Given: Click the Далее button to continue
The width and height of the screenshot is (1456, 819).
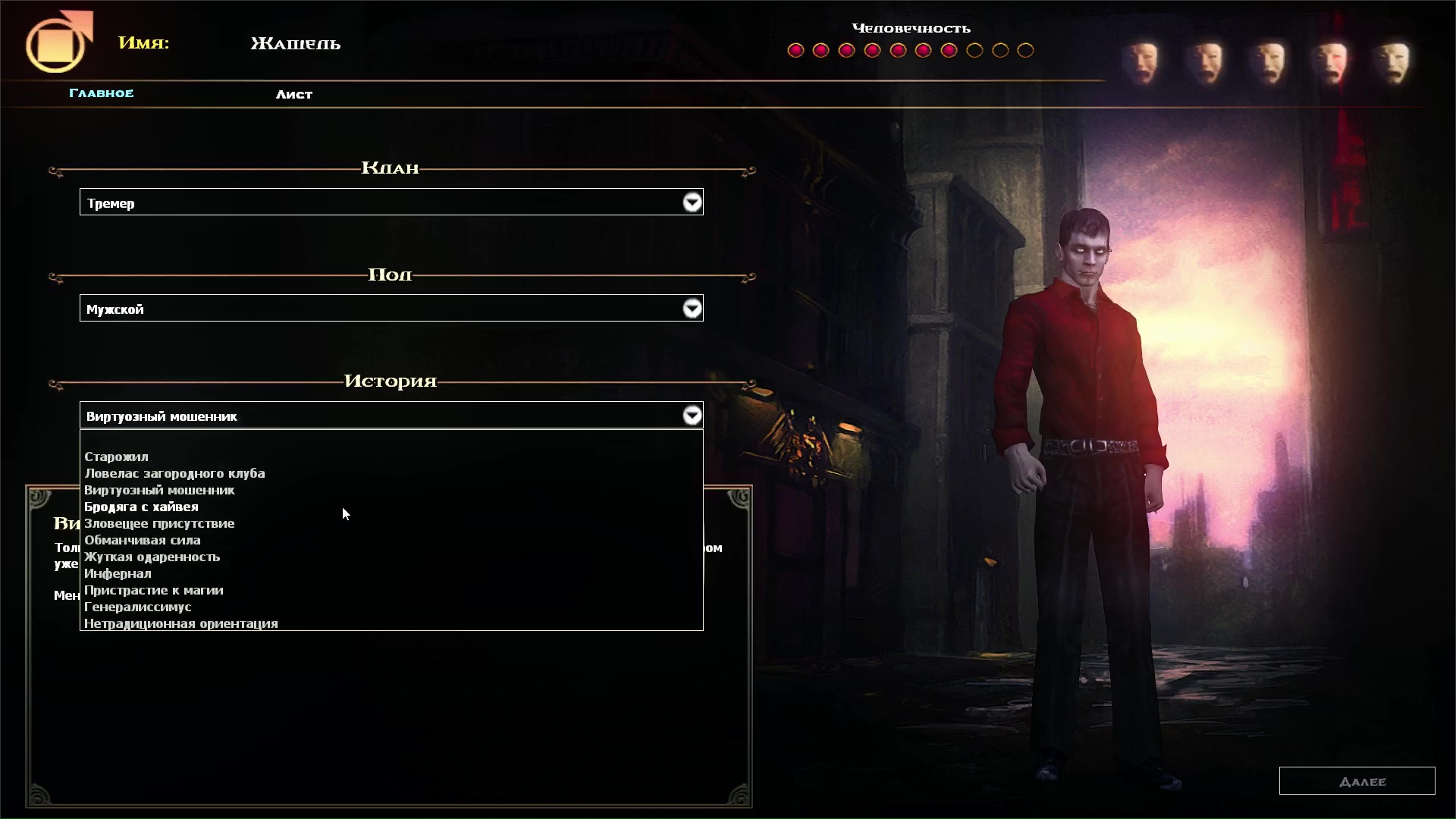Looking at the screenshot, I should click(1357, 781).
